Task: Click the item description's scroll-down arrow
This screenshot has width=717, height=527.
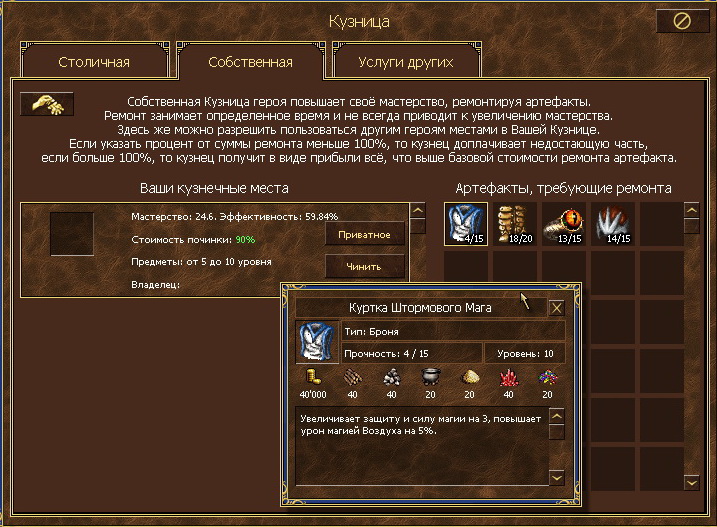Action: click(x=558, y=479)
